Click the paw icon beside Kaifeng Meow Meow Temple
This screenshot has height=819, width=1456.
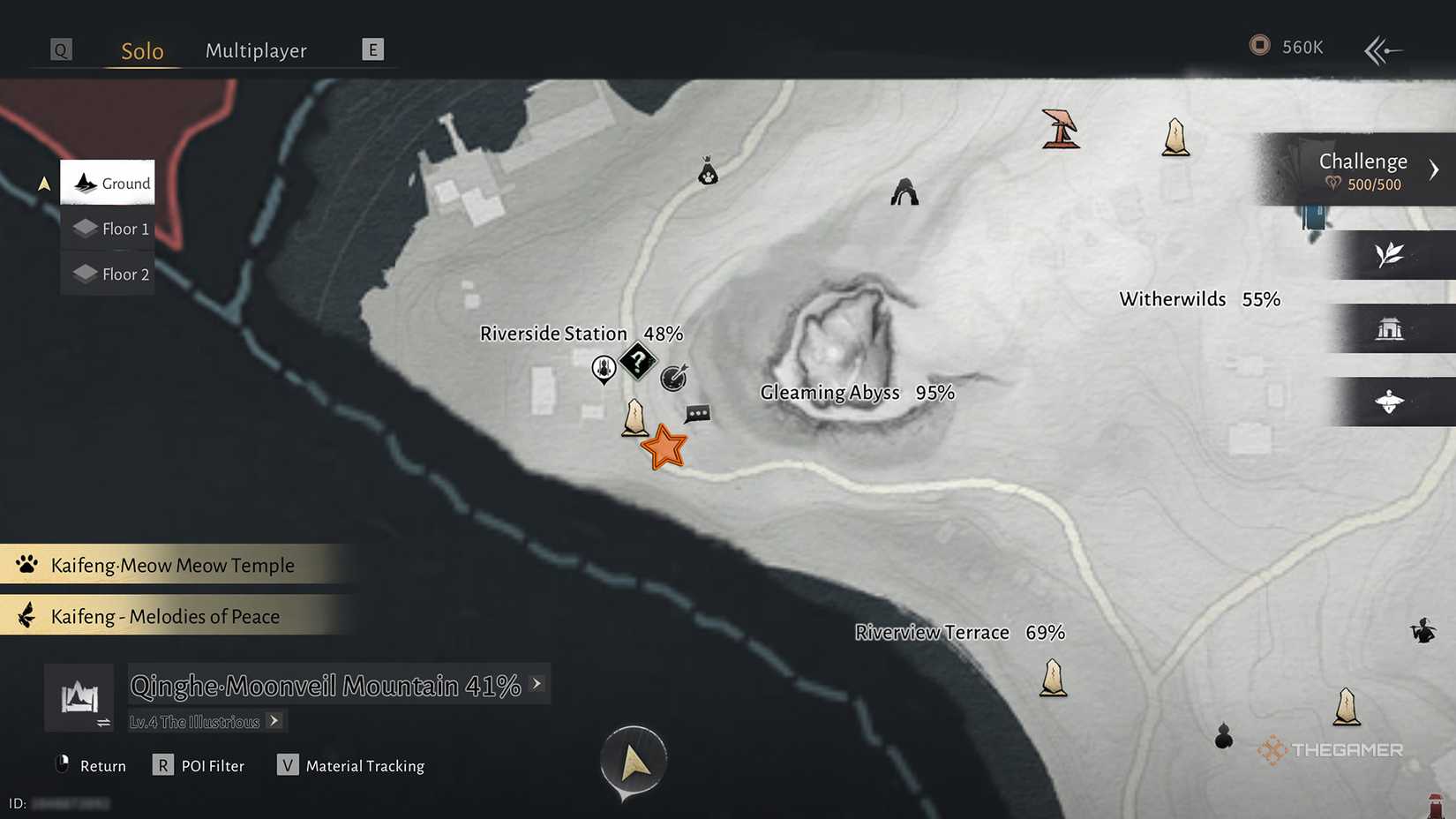(x=26, y=564)
